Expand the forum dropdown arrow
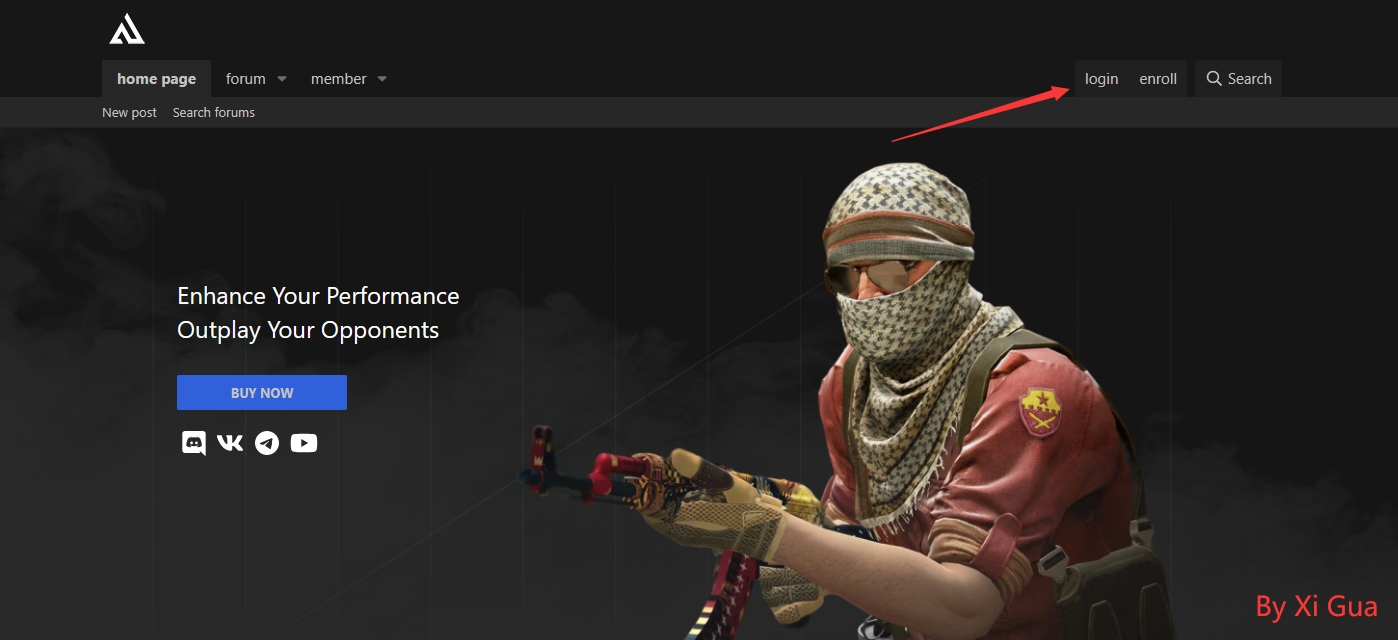 coord(282,79)
